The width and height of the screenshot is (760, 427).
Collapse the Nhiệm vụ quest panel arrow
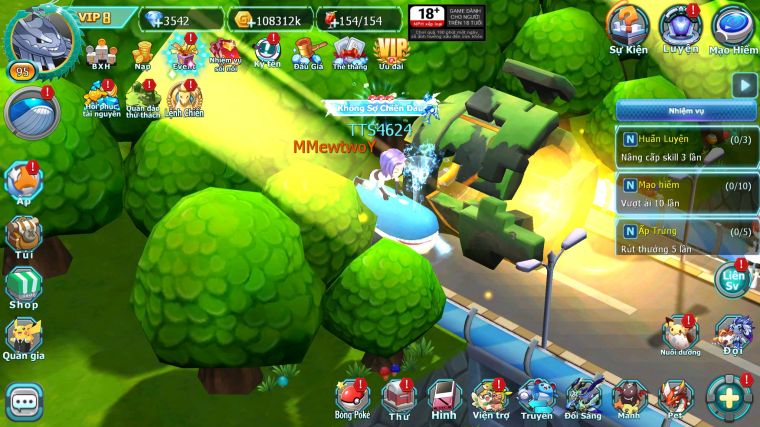coord(744,85)
